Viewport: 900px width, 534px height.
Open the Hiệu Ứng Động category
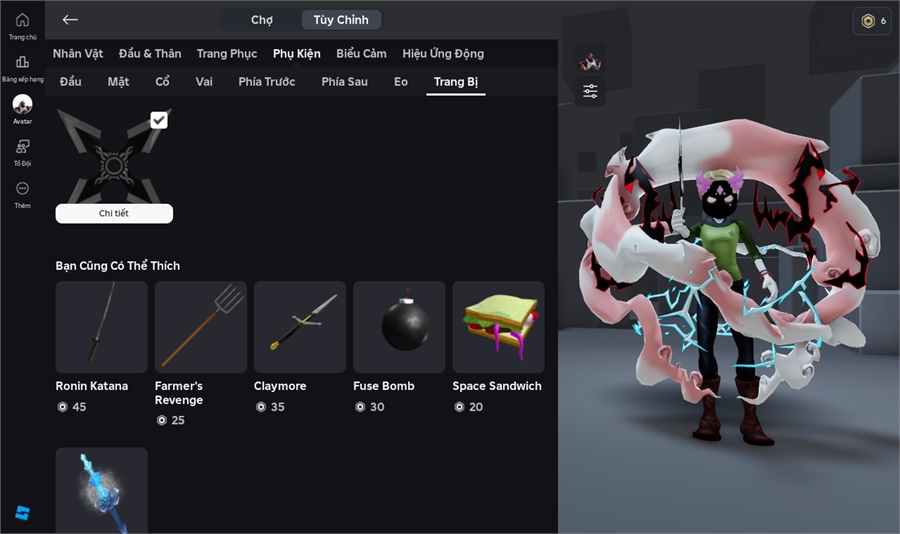(x=443, y=54)
